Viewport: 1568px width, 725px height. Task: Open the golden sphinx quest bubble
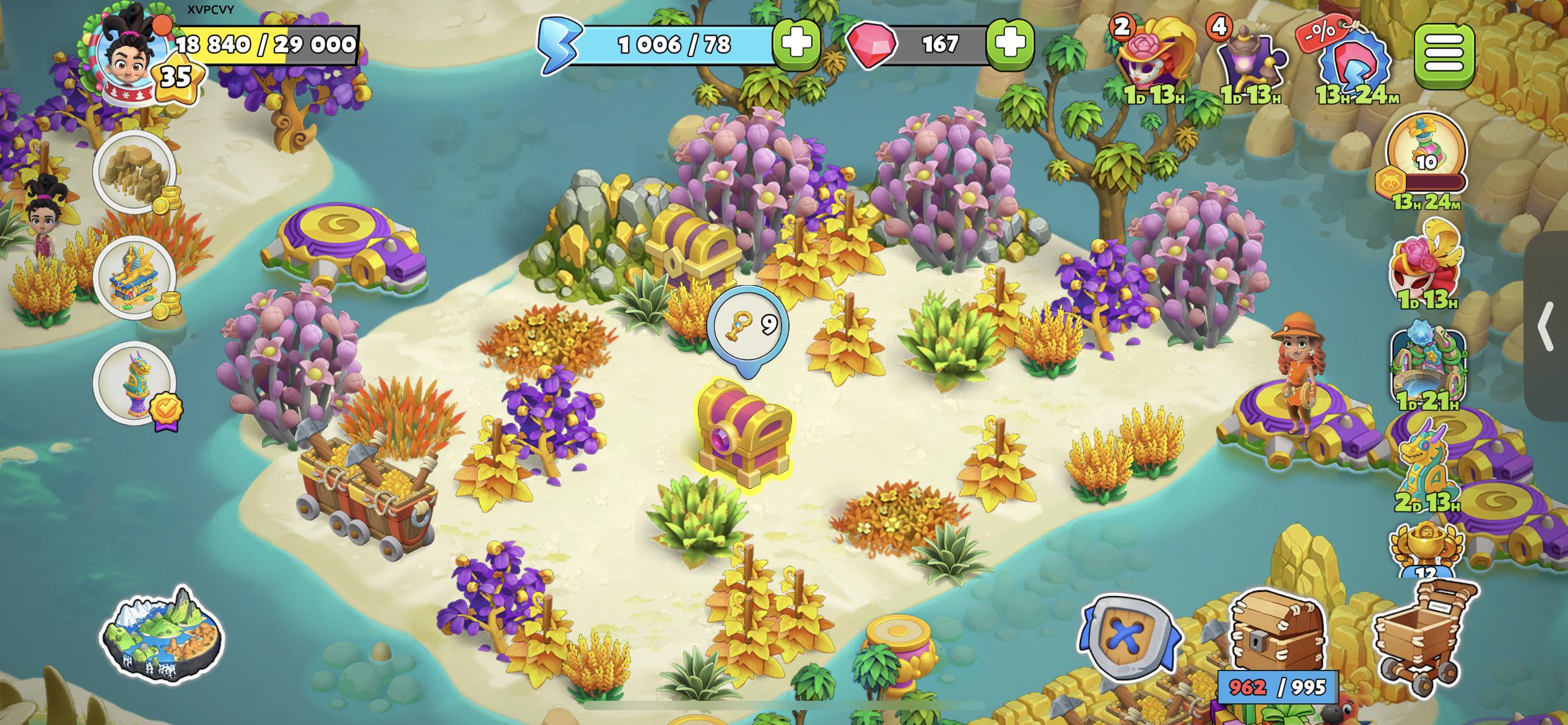[x=134, y=277]
